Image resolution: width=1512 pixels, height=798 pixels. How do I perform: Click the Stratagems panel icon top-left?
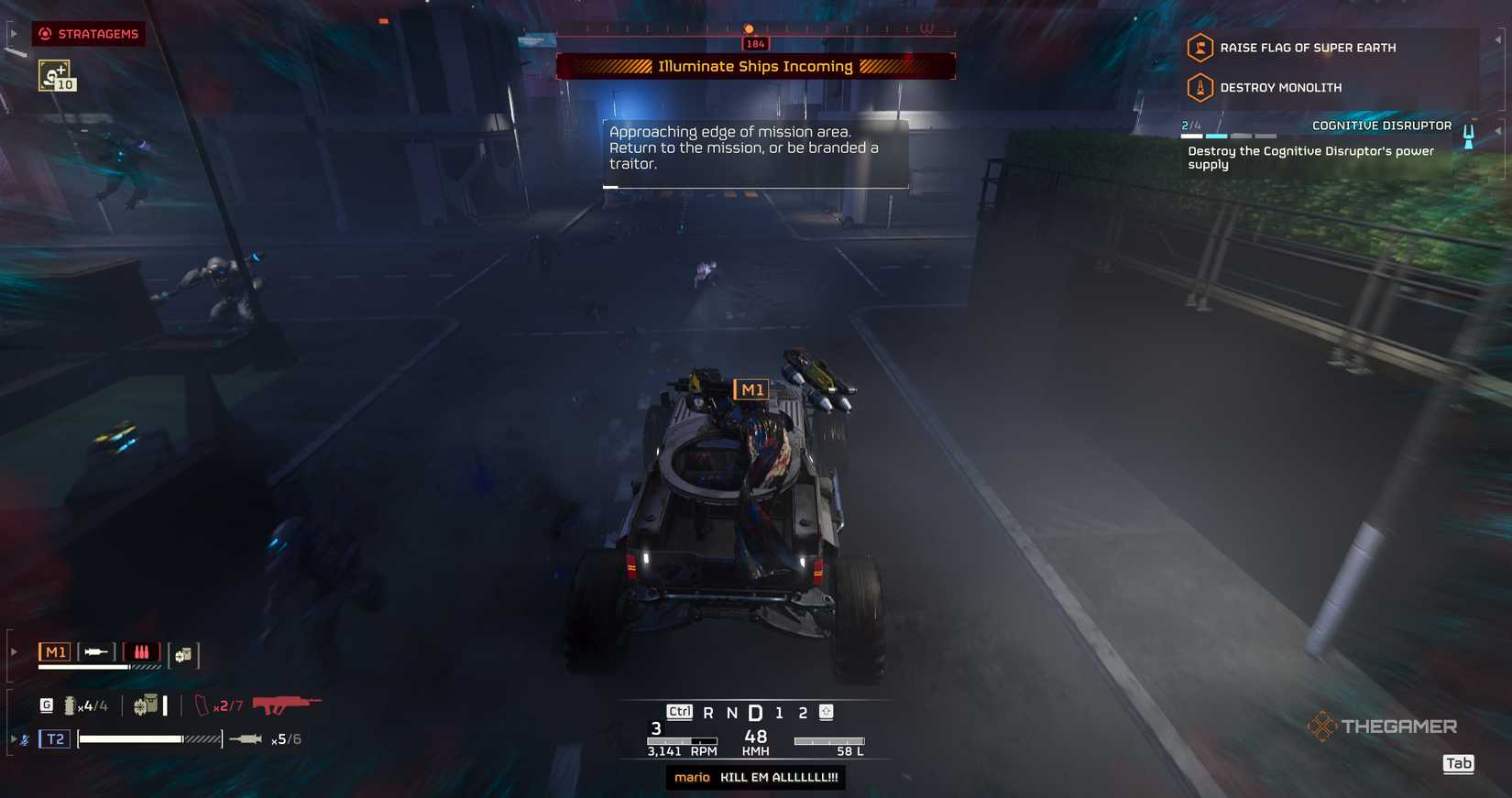tap(45, 34)
